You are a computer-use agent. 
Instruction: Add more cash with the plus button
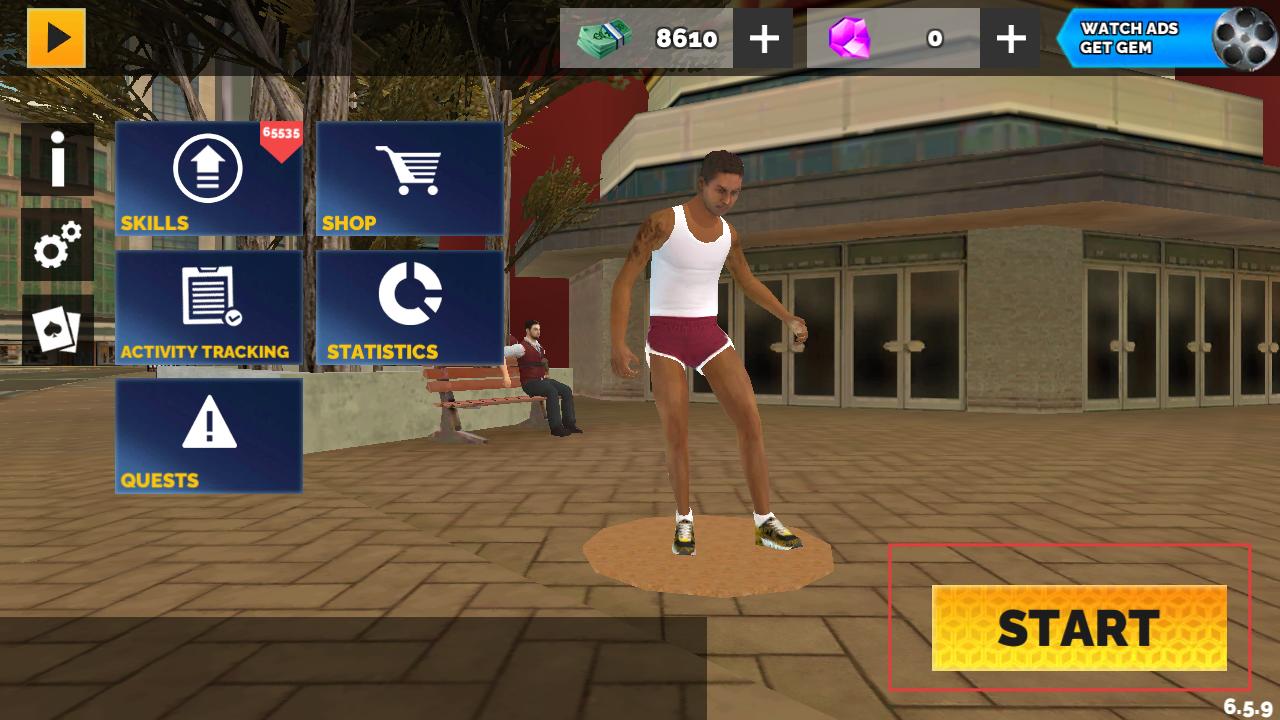click(764, 39)
